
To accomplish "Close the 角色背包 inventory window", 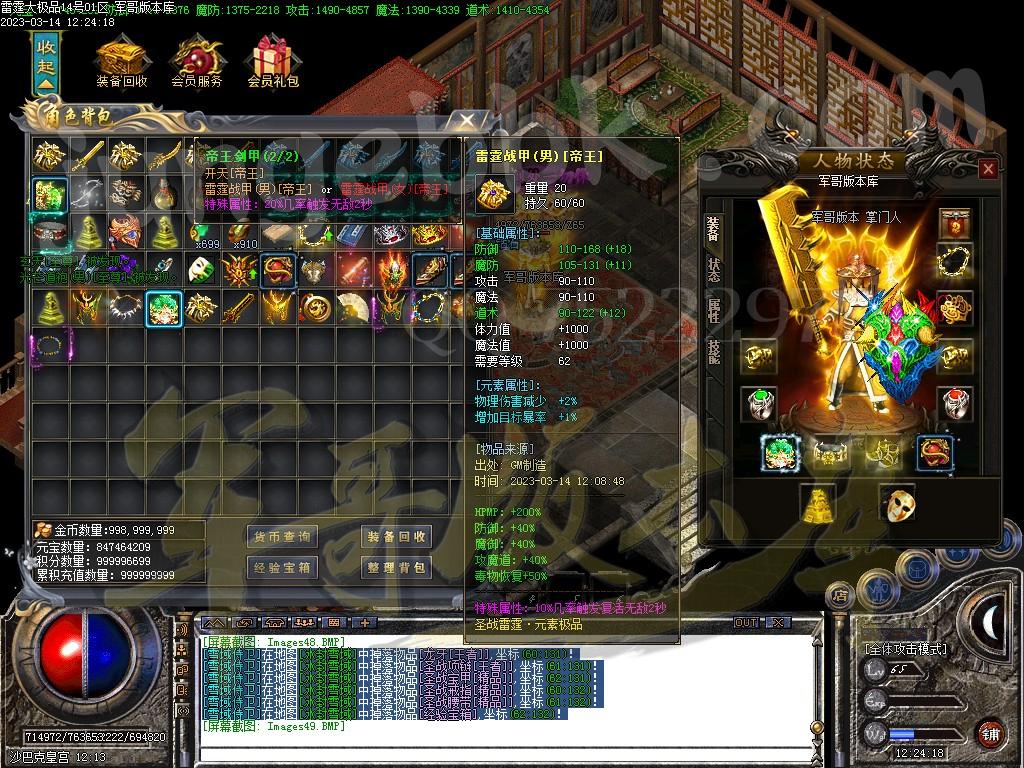I will tap(467, 121).
